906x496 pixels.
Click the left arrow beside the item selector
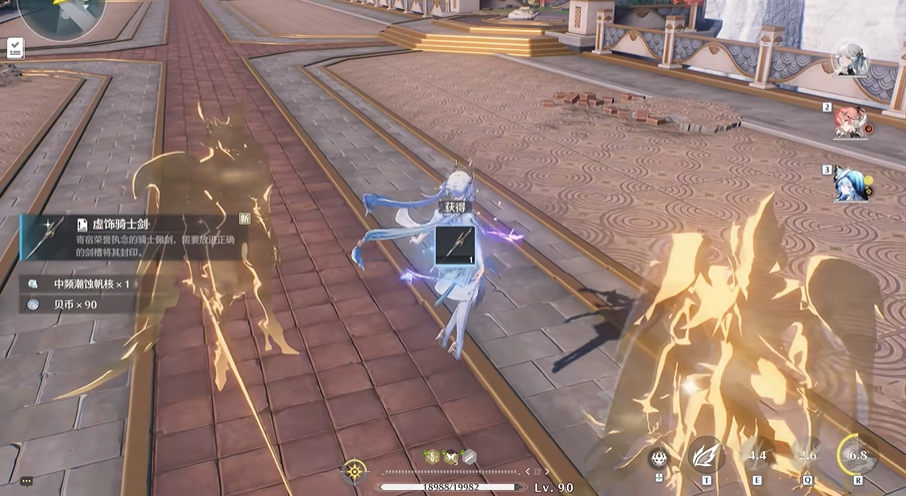click(x=529, y=471)
